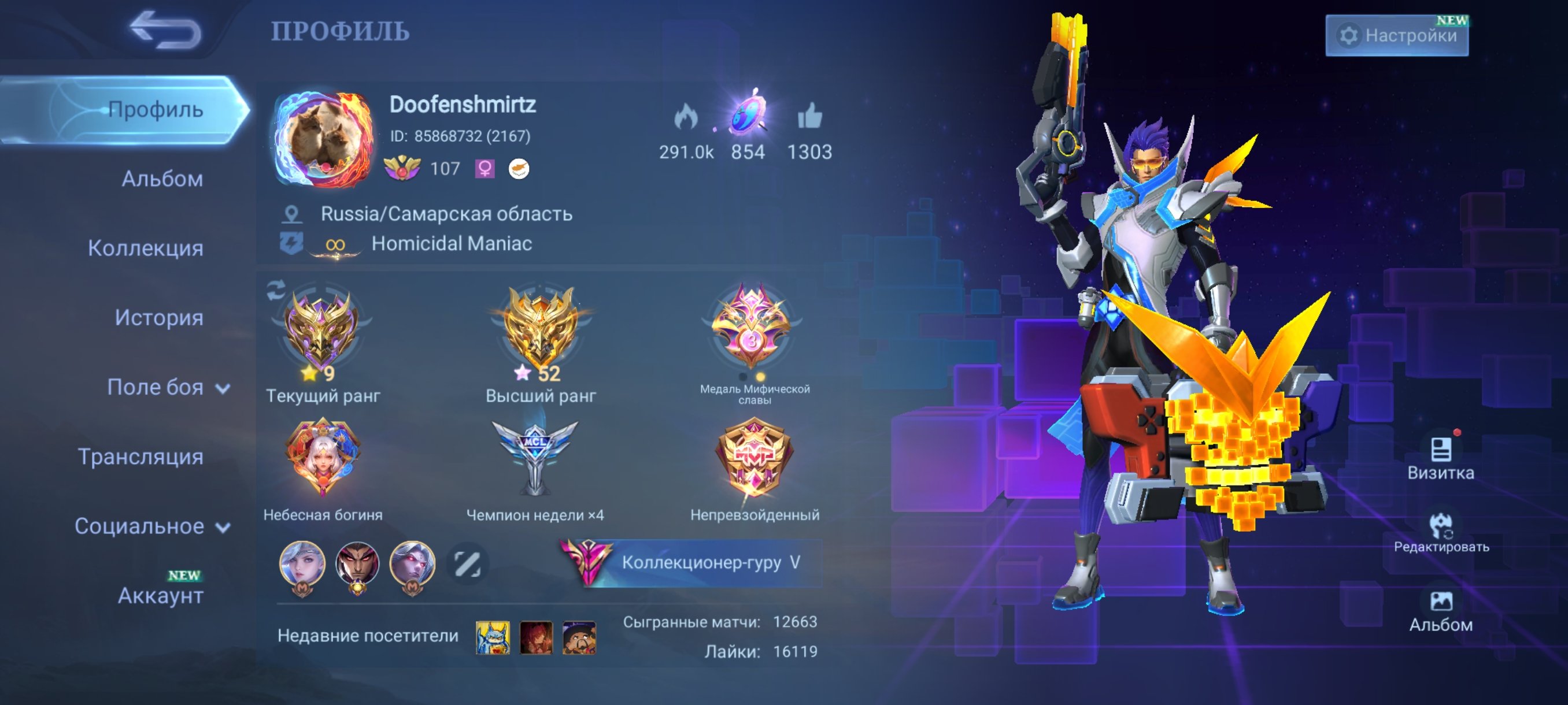The height and width of the screenshot is (705, 1568).
Task: Edit favorite heroes with the swap icon
Action: (467, 564)
